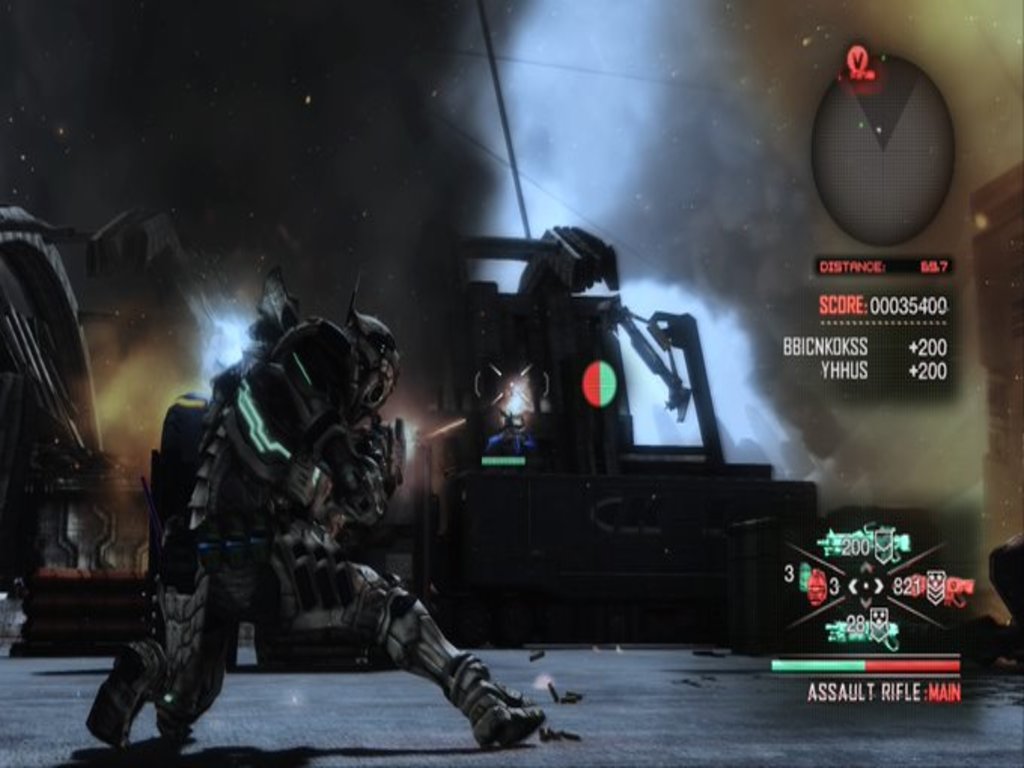
Task: Click the weapon selector's center arrows
Action: point(866,586)
